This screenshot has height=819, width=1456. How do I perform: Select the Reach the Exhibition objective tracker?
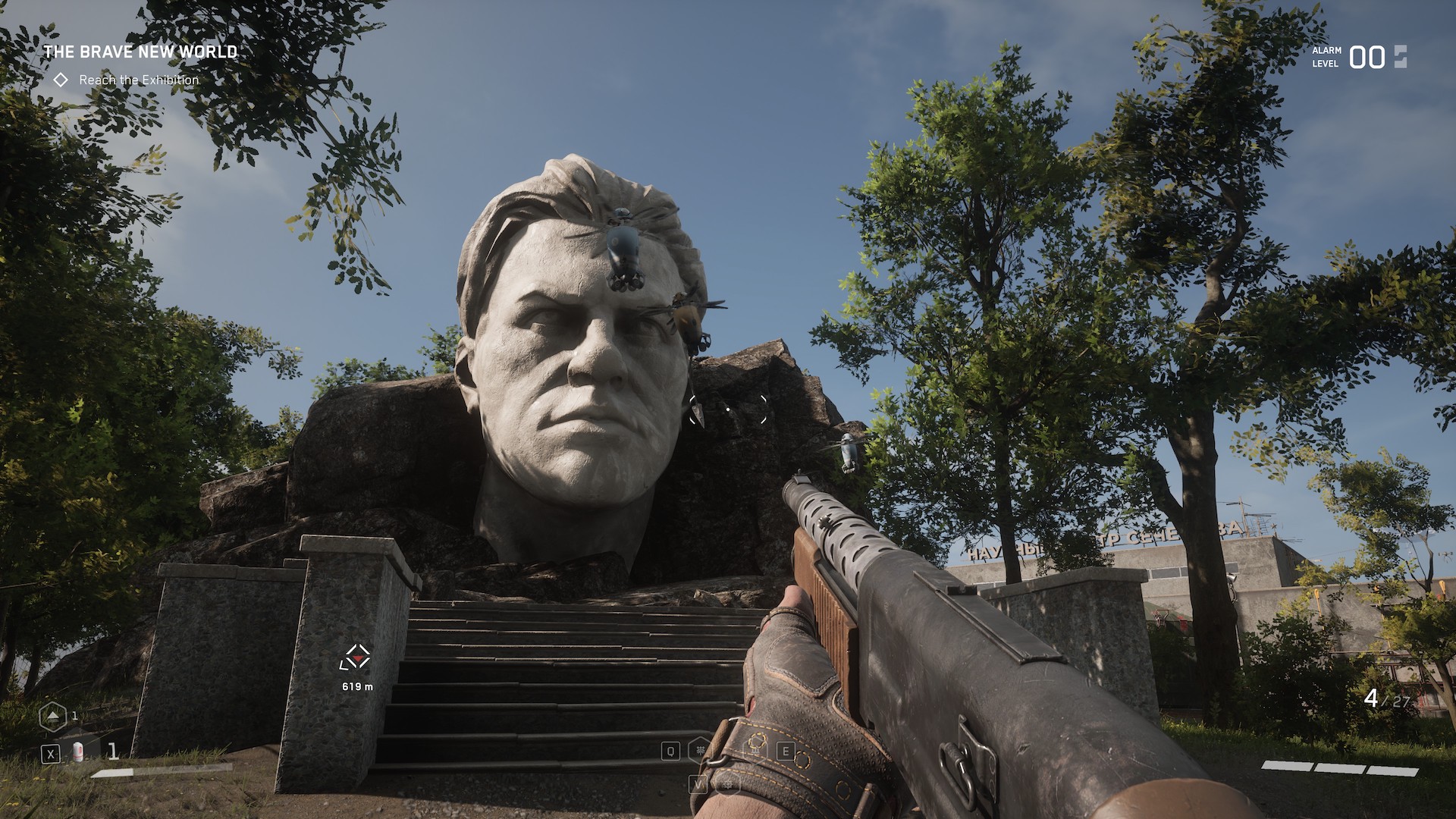point(138,80)
